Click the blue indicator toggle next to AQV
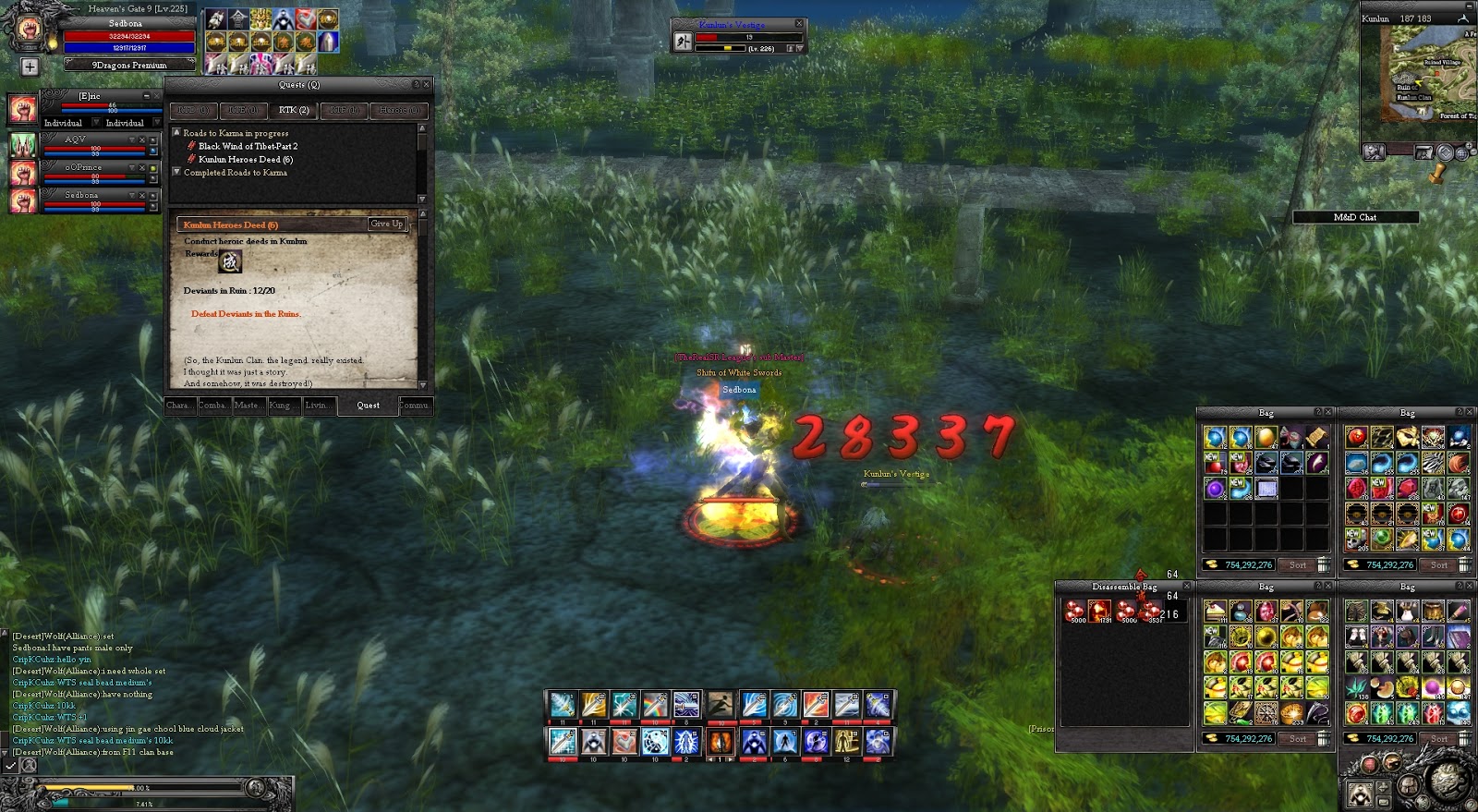The image size is (1478, 812). [x=152, y=150]
